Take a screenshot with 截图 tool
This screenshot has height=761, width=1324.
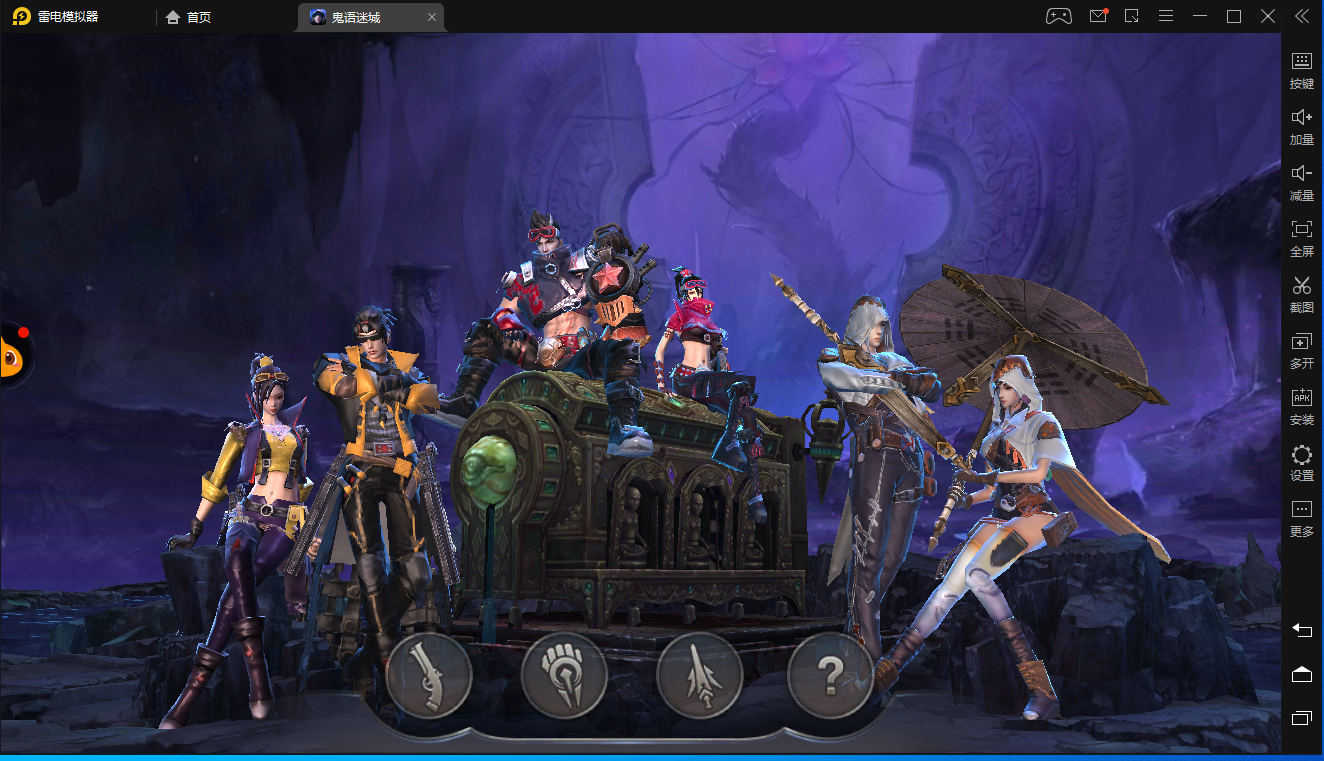pyautogui.click(x=1301, y=294)
